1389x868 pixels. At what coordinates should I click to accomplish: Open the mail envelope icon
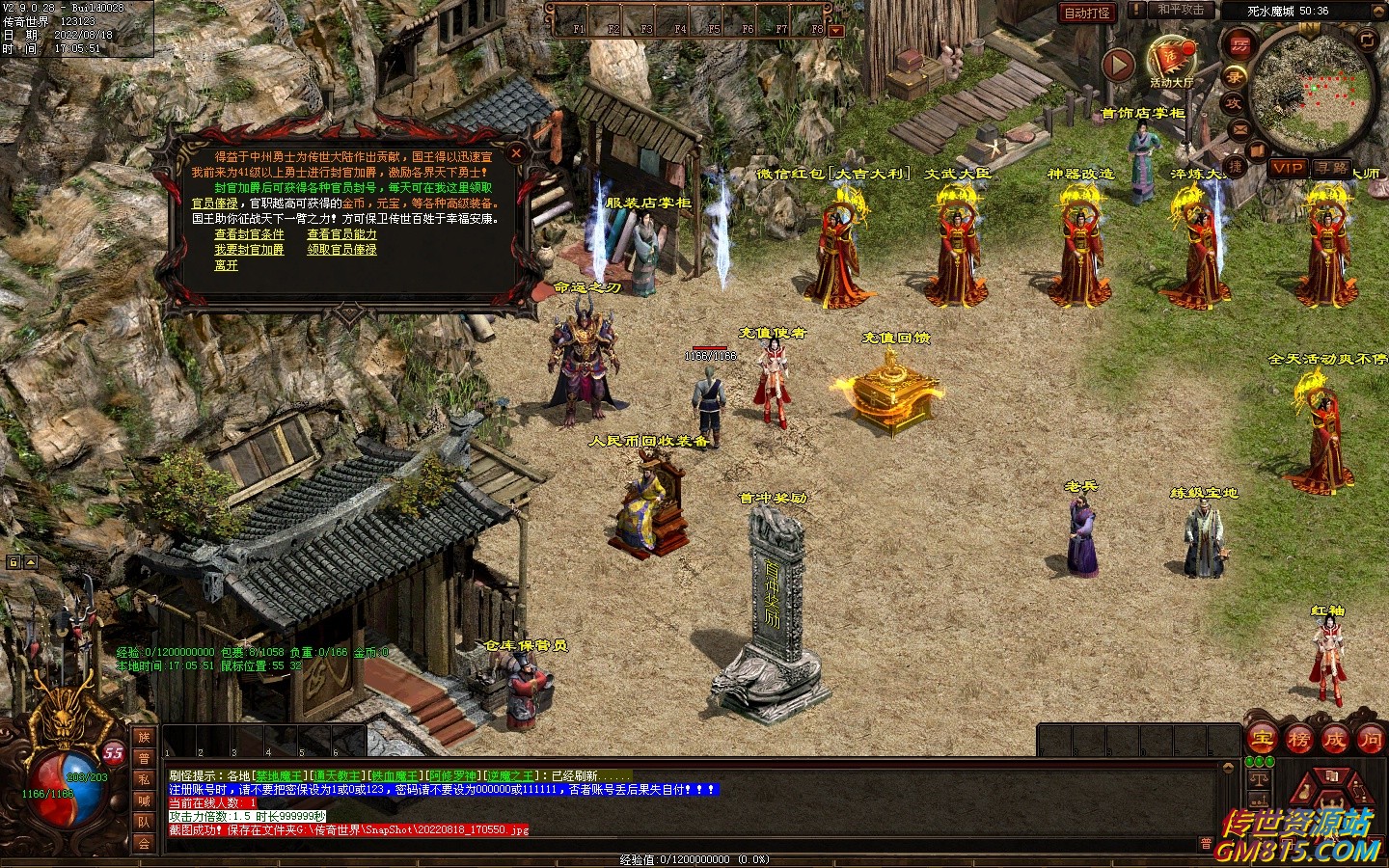[x=1239, y=128]
